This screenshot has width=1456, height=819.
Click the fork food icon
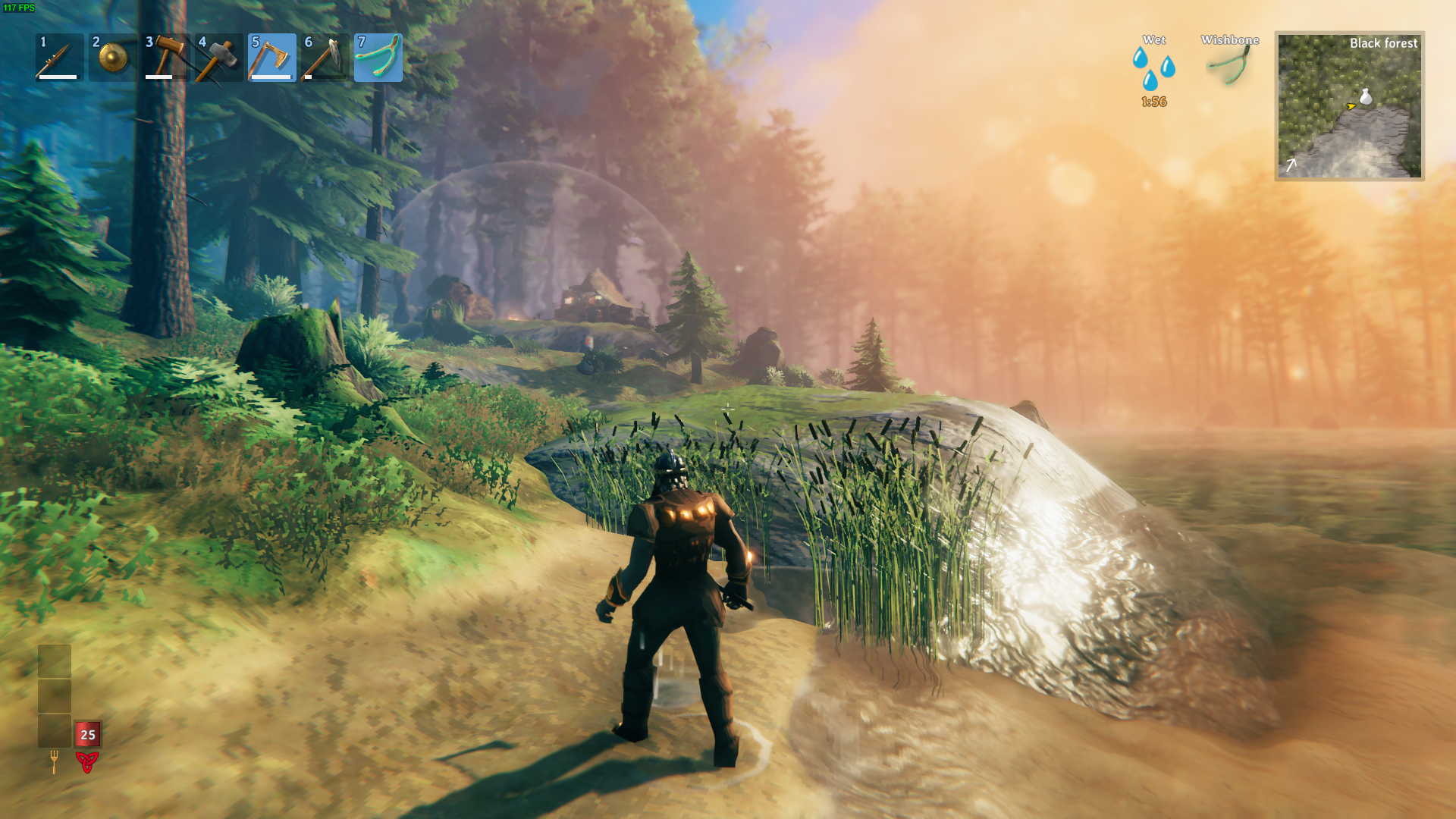click(54, 761)
